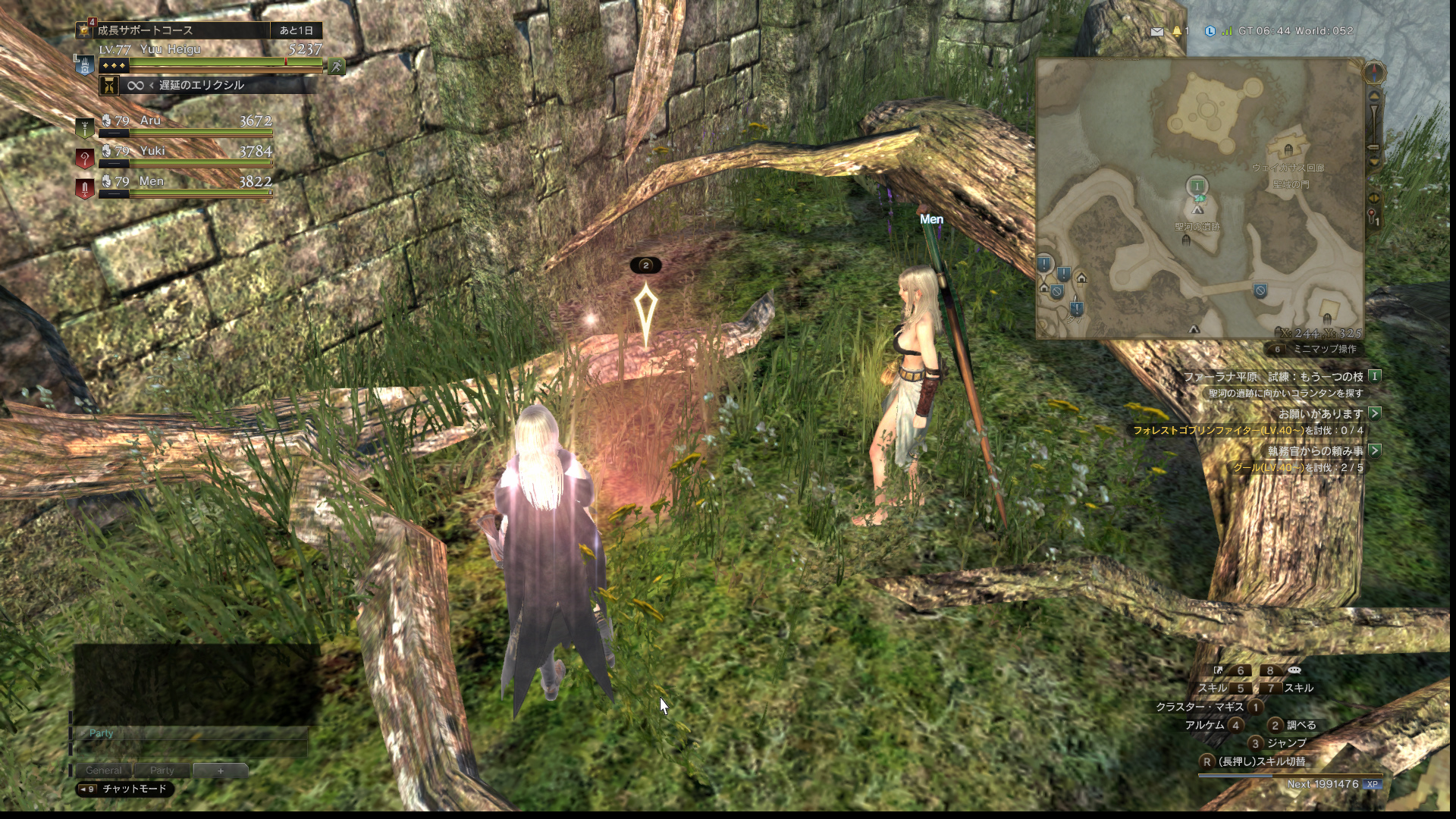
Task: Select the red map pin marker icon
Action: click(x=1372, y=216)
